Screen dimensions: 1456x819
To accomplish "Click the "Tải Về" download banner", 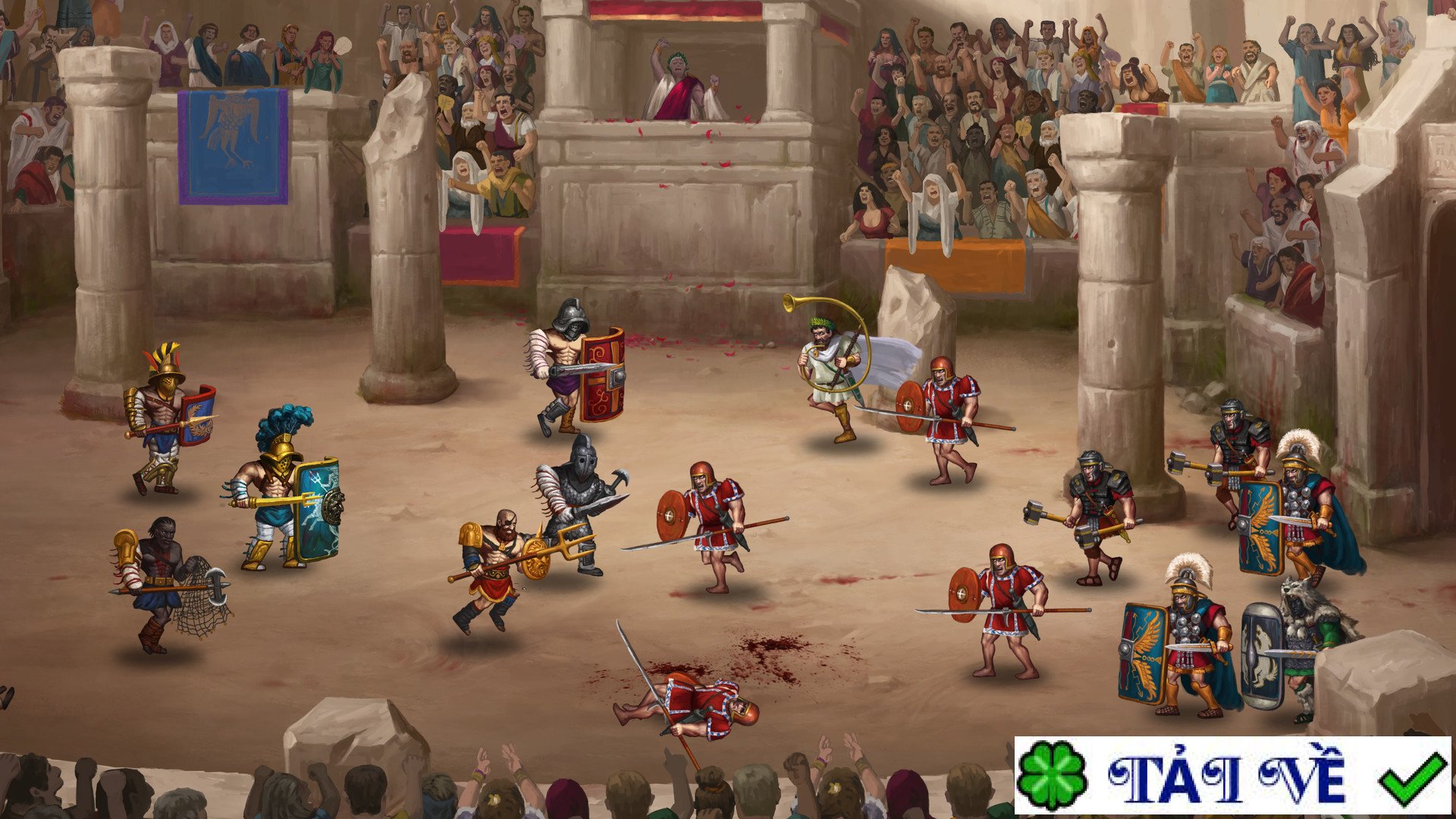I will (1232, 776).
